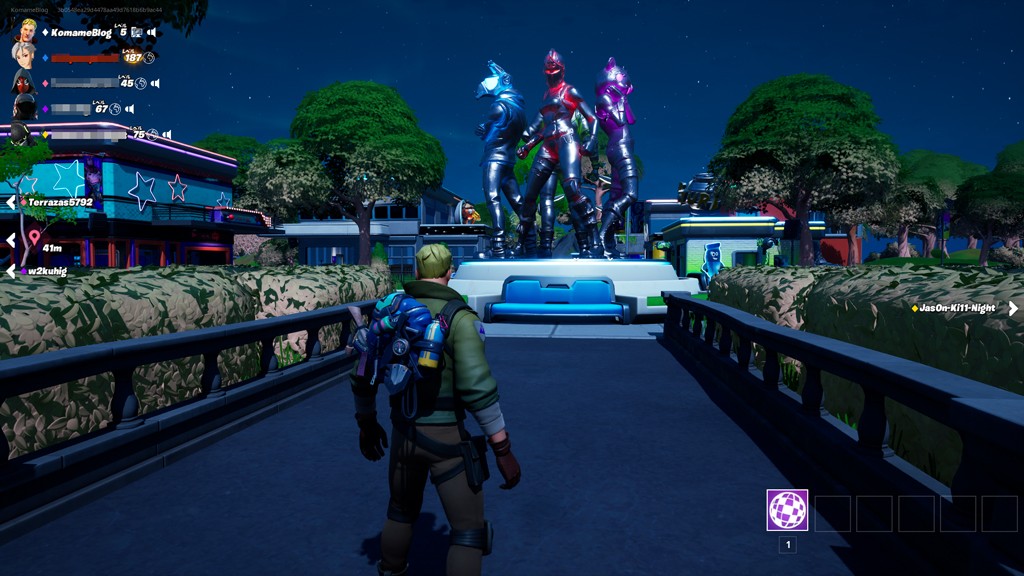Toggle KomameBlog's voice speaker icon
Viewport: 1024px width, 576px height.
pos(152,33)
